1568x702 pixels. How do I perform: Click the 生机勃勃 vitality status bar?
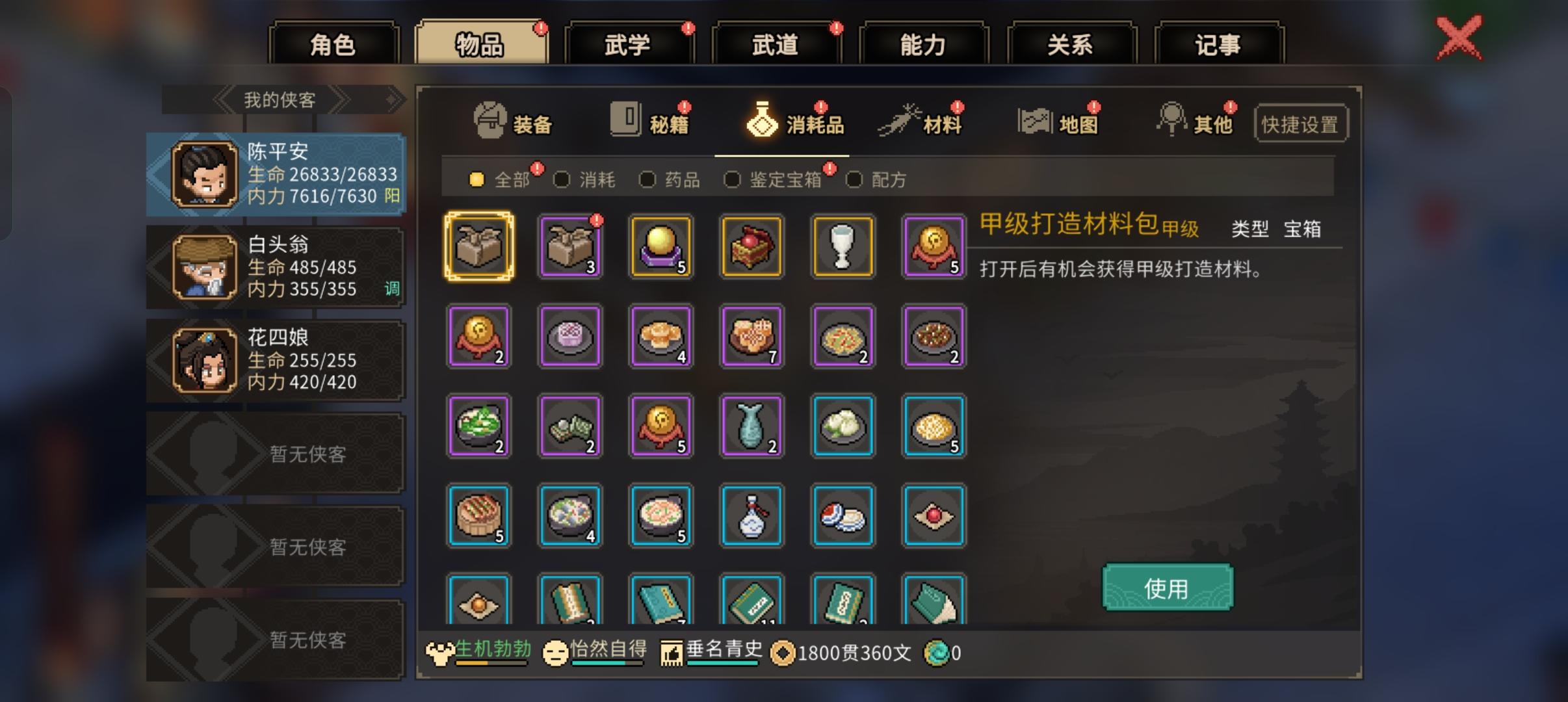coord(481,652)
